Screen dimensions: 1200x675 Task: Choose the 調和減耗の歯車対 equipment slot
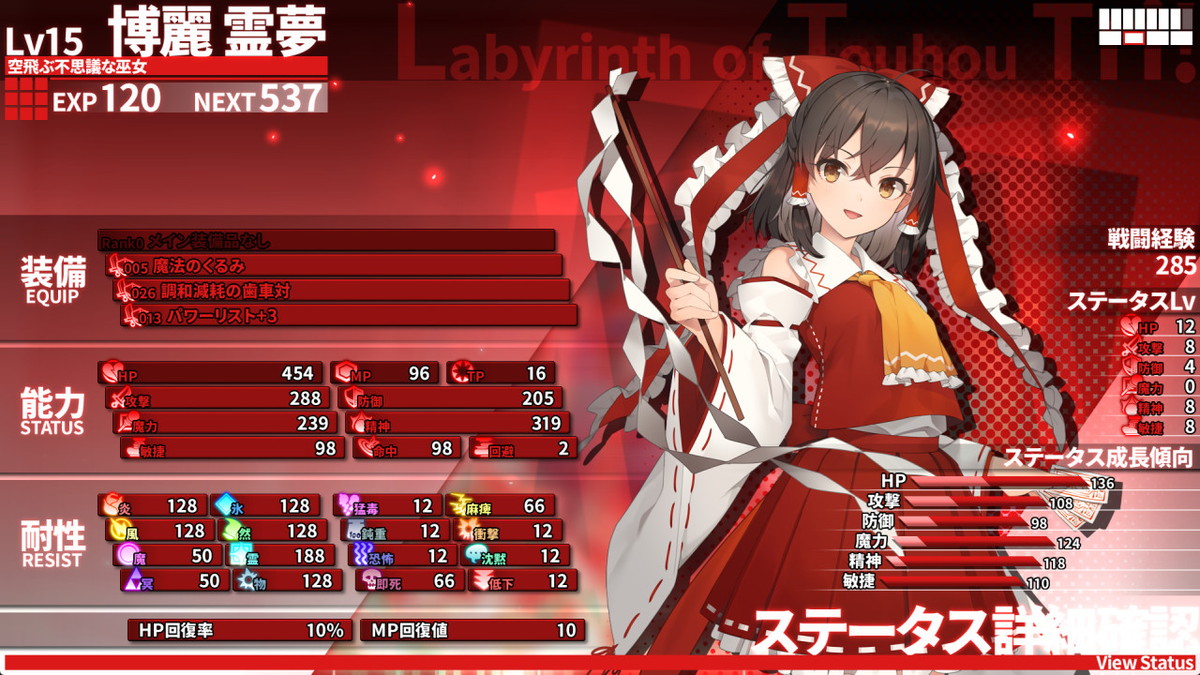click(x=341, y=291)
